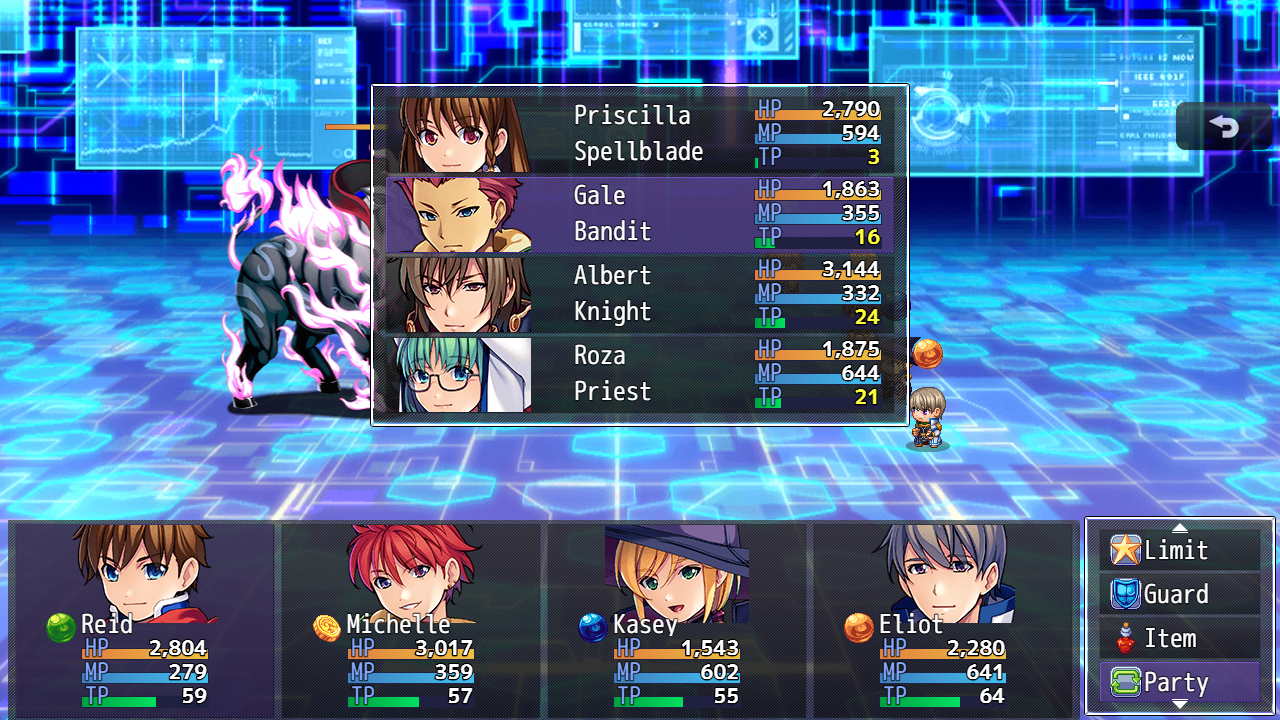Select Eliot's status panel
The height and width of the screenshot is (720, 1280).
click(x=942, y=618)
